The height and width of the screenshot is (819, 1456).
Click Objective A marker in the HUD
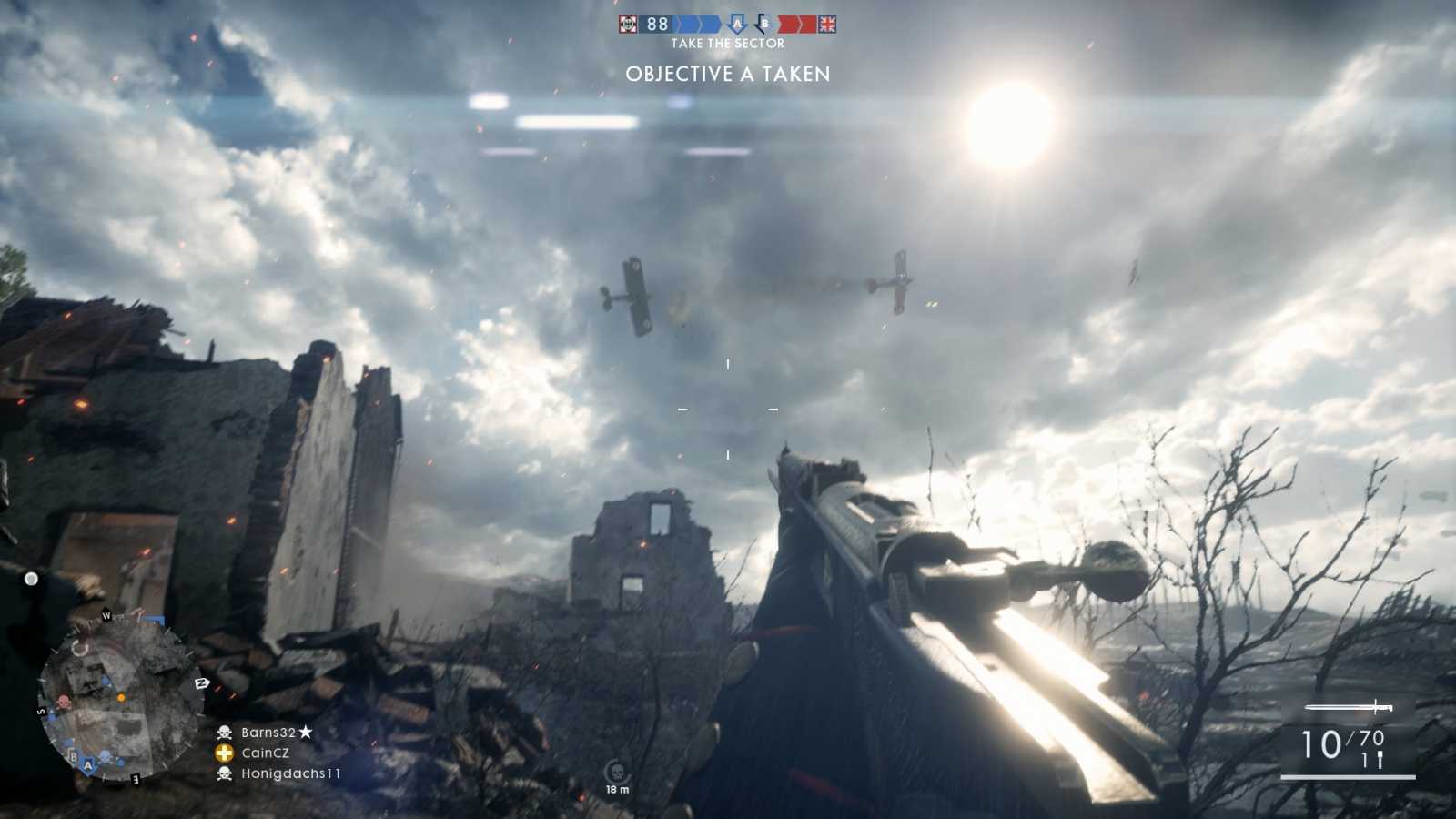click(x=737, y=25)
